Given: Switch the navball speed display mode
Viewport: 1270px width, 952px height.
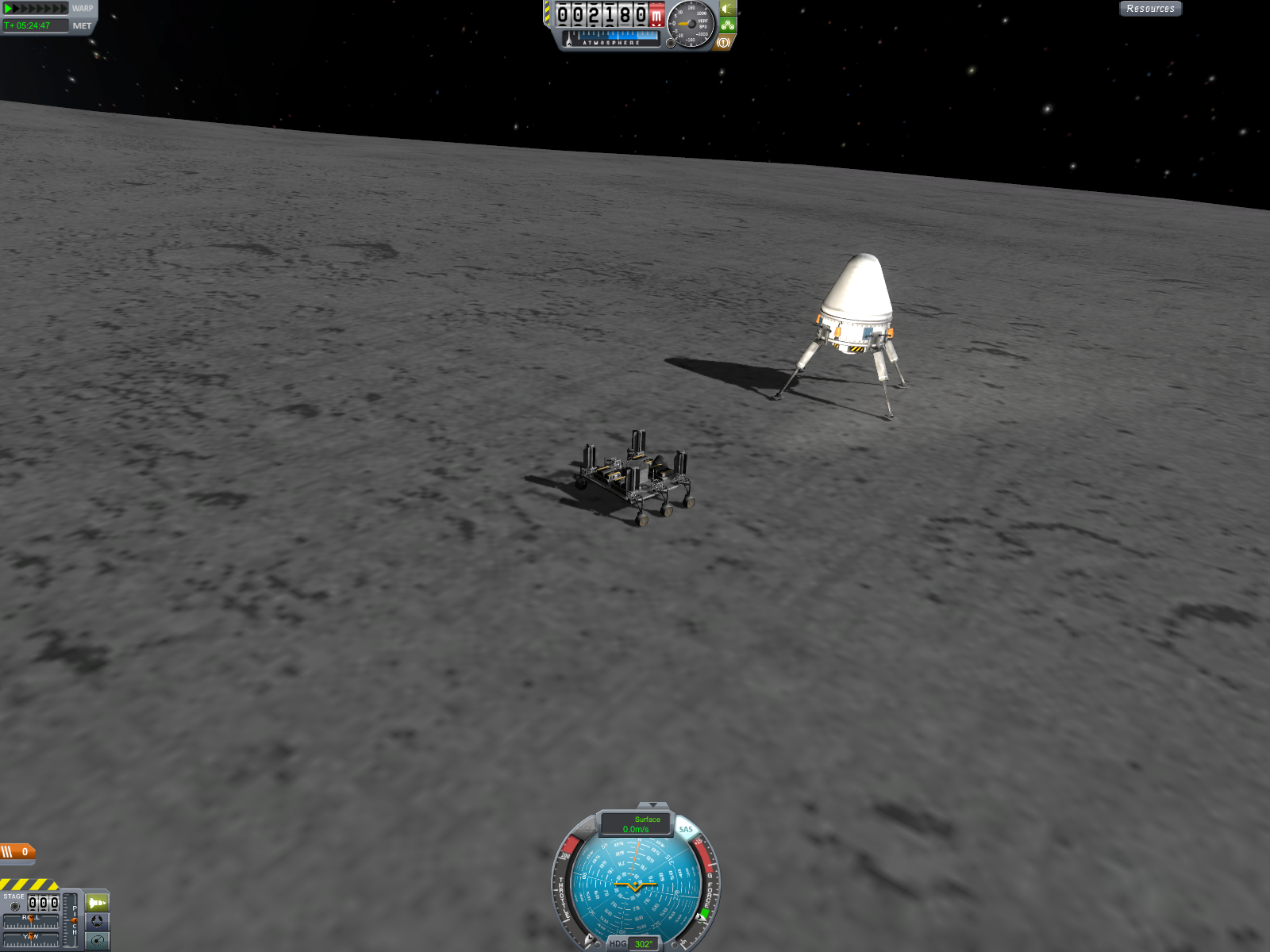Looking at the screenshot, I should point(636,824).
